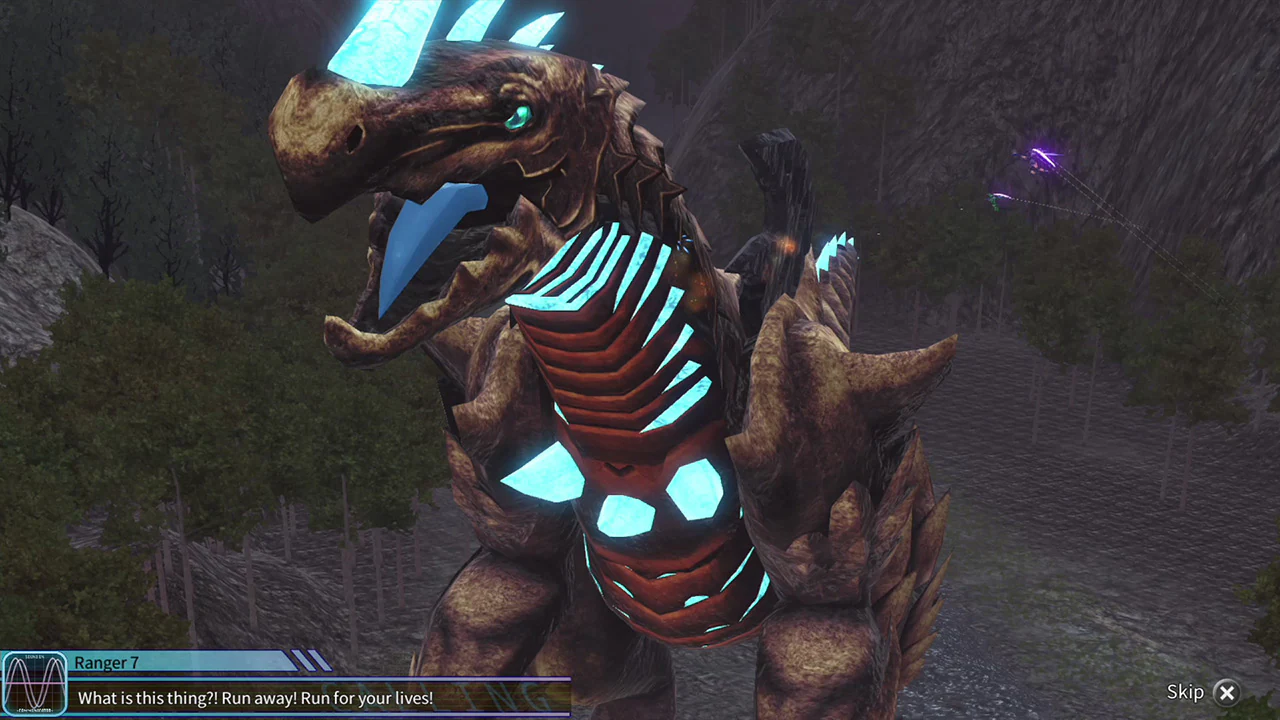Click the X gamepad icon beside Skip

1227,692
